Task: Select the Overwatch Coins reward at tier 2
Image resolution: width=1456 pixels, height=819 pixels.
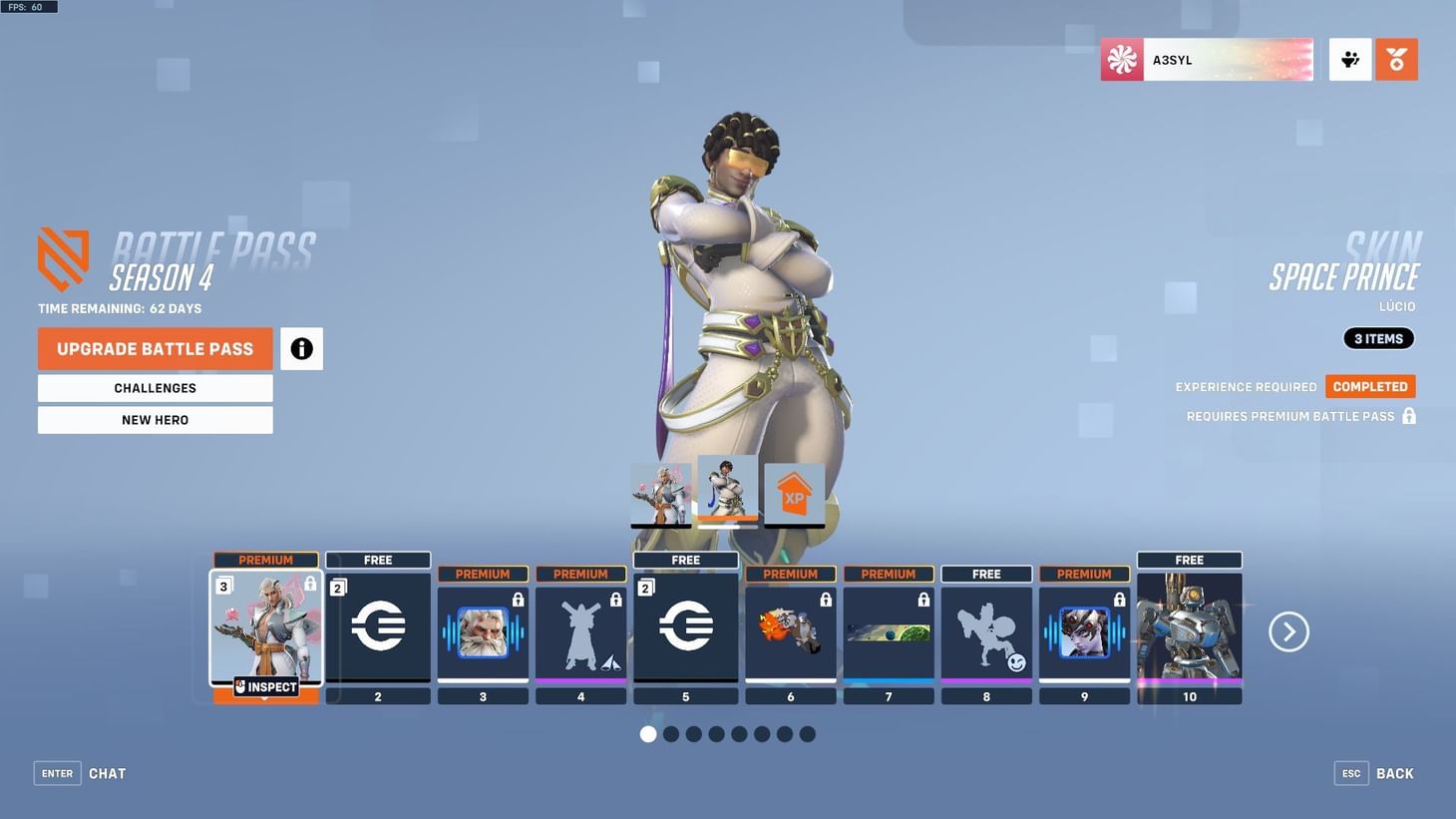Action: [378, 626]
